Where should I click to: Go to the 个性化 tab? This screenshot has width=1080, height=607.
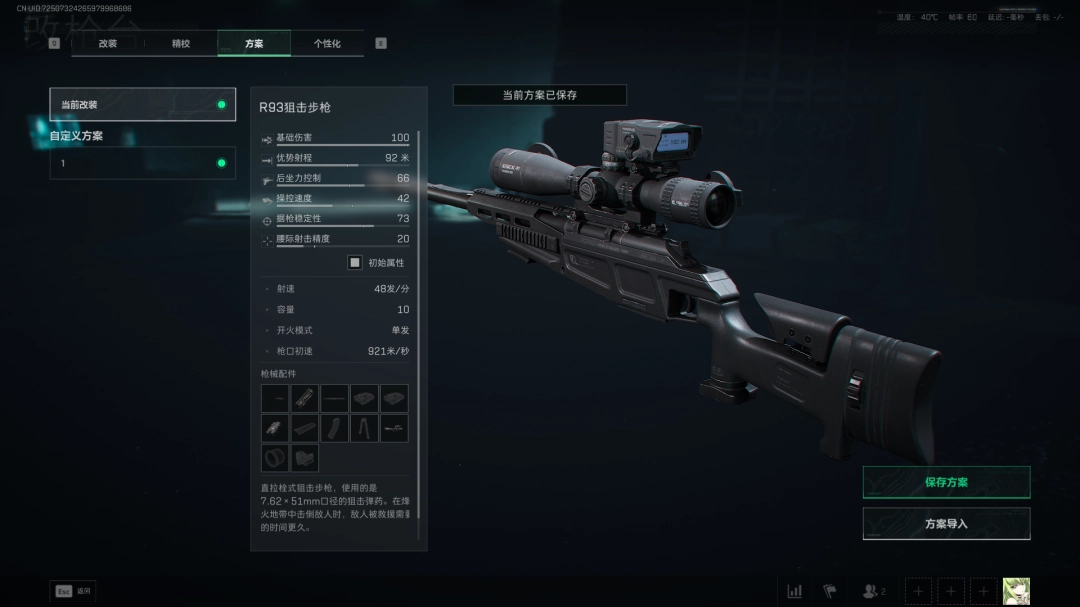pos(327,44)
